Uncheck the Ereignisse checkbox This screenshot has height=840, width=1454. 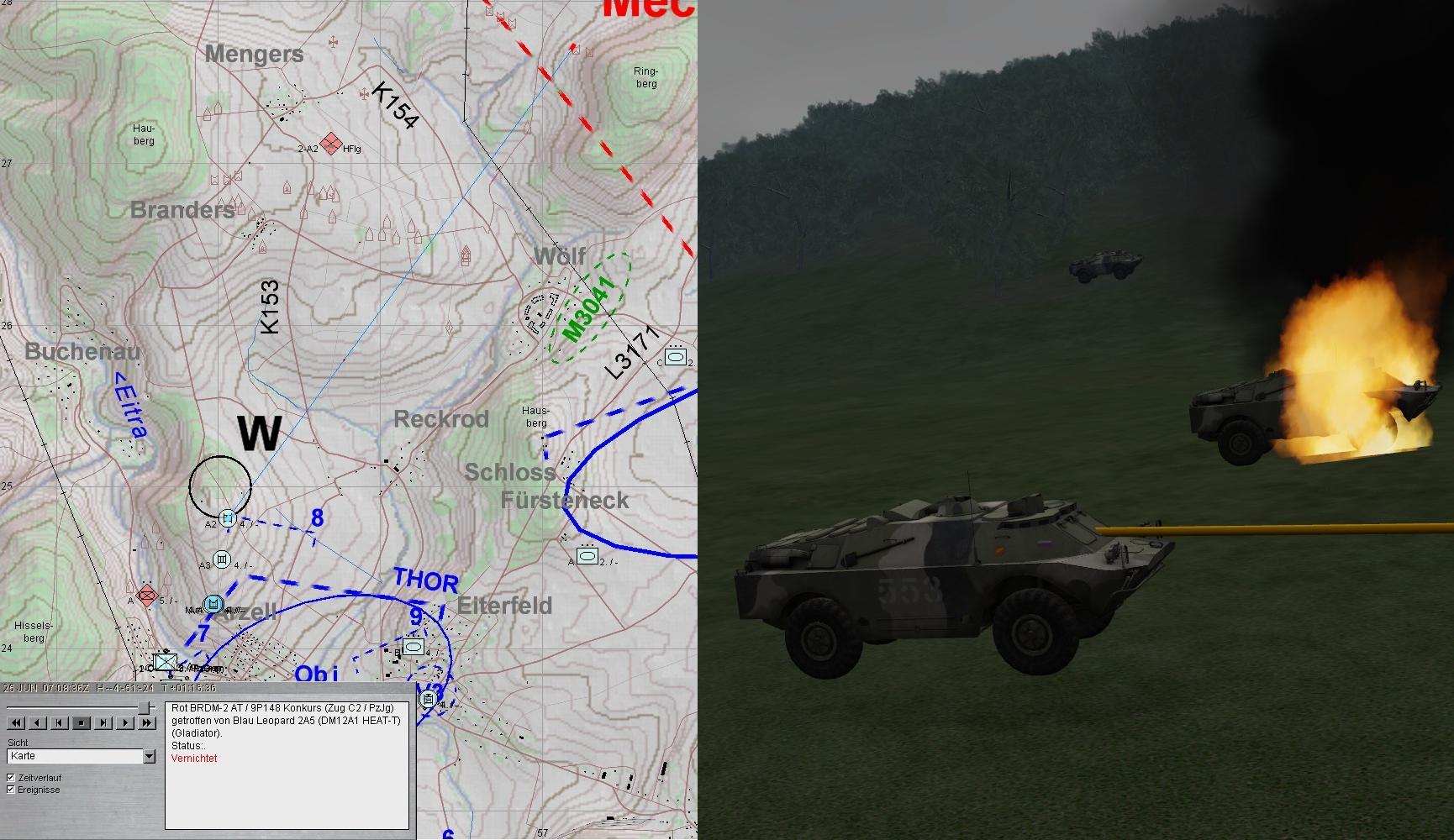pos(11,790)
